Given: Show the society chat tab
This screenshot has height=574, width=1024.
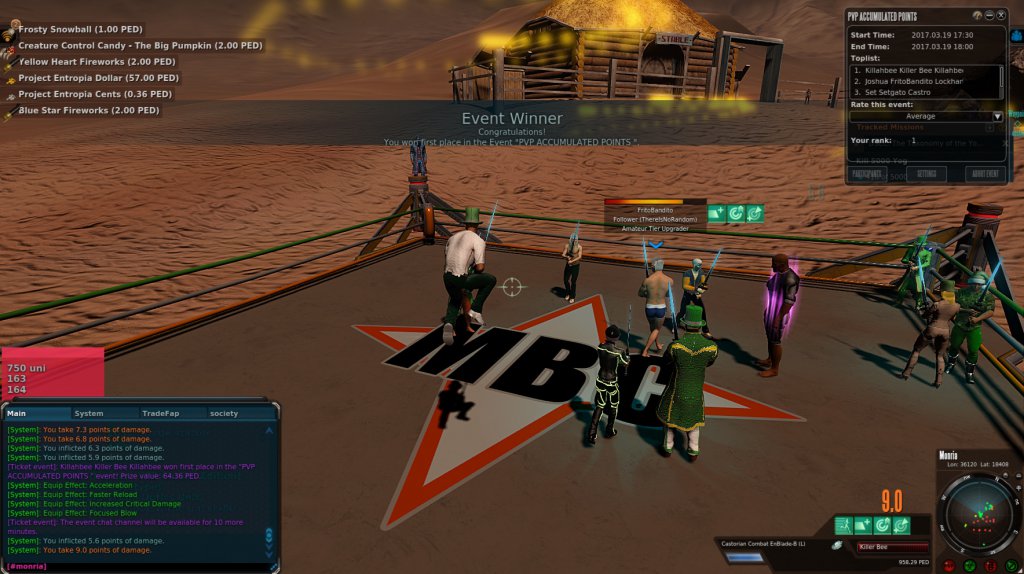Looking at the screenshot, I should (x=224, y=413).
